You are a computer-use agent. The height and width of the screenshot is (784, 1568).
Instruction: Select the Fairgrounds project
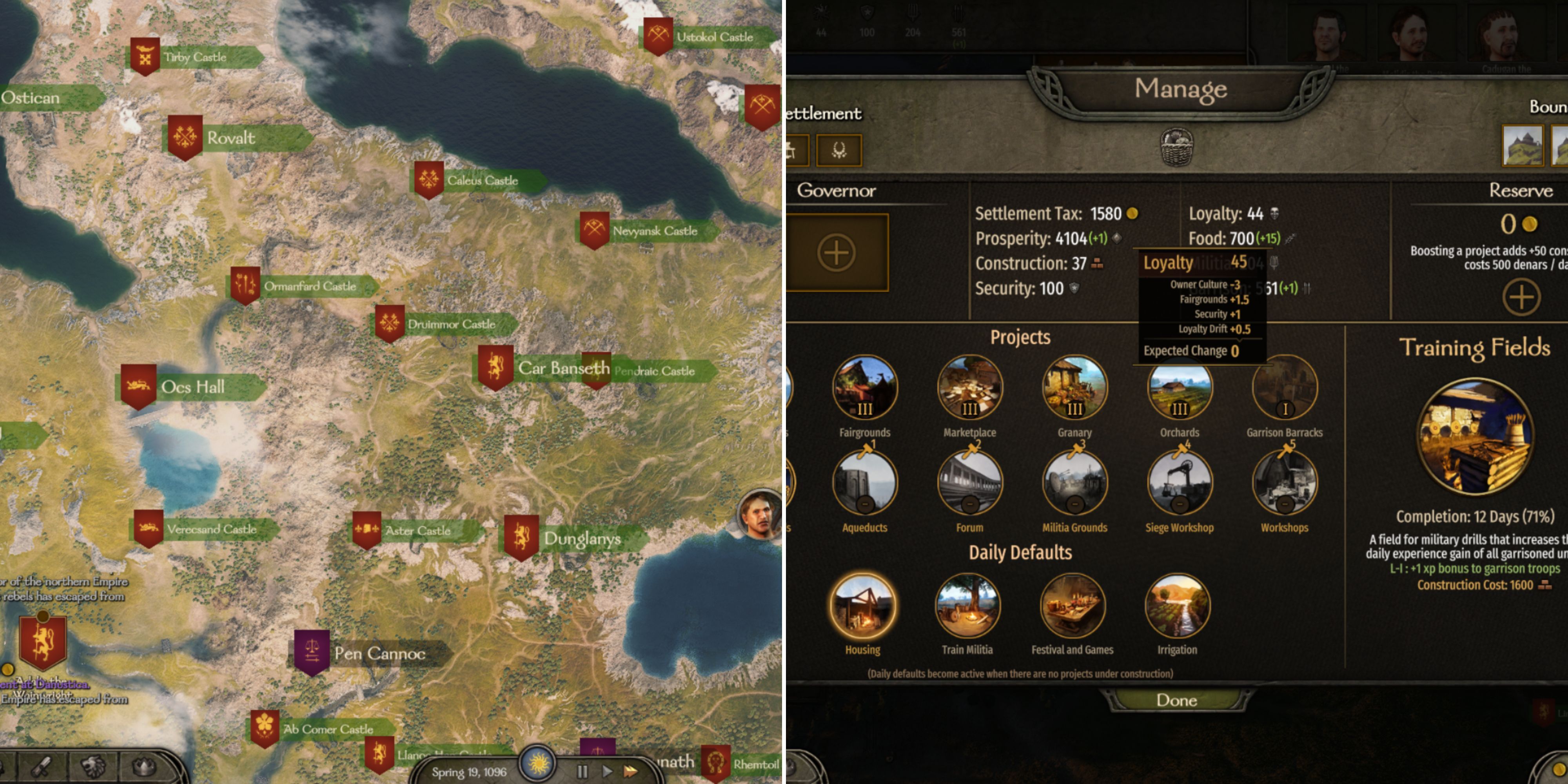tap(864, 388)
